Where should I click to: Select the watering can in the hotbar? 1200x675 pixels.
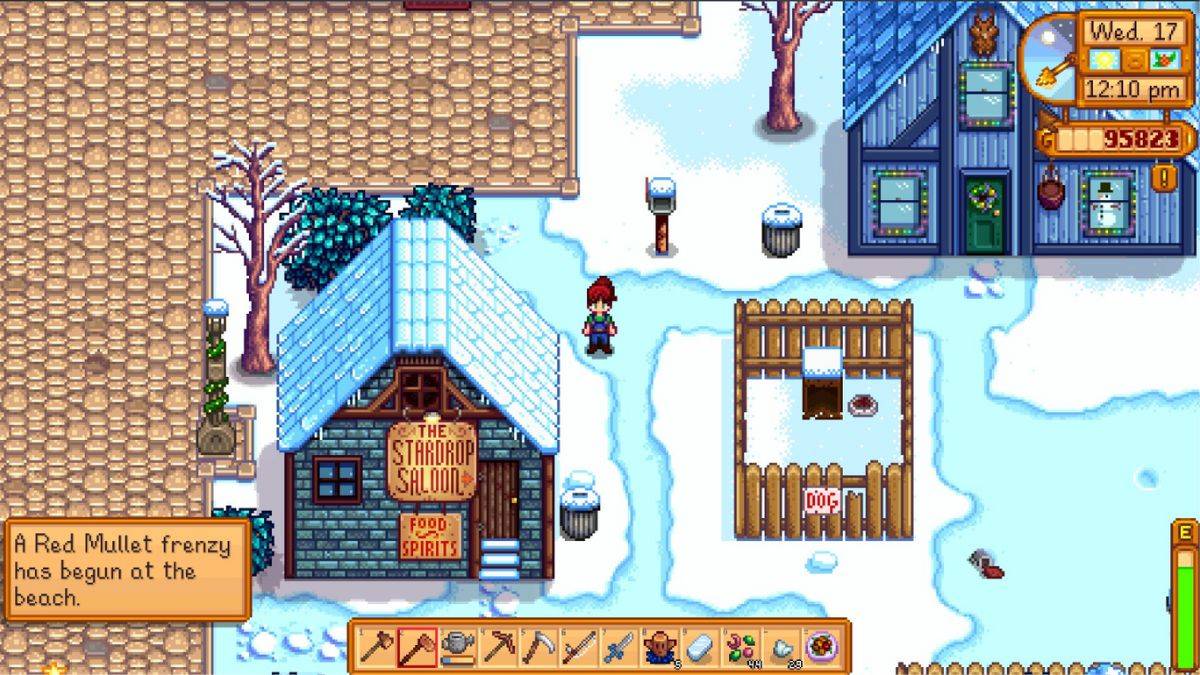[458, 647]
